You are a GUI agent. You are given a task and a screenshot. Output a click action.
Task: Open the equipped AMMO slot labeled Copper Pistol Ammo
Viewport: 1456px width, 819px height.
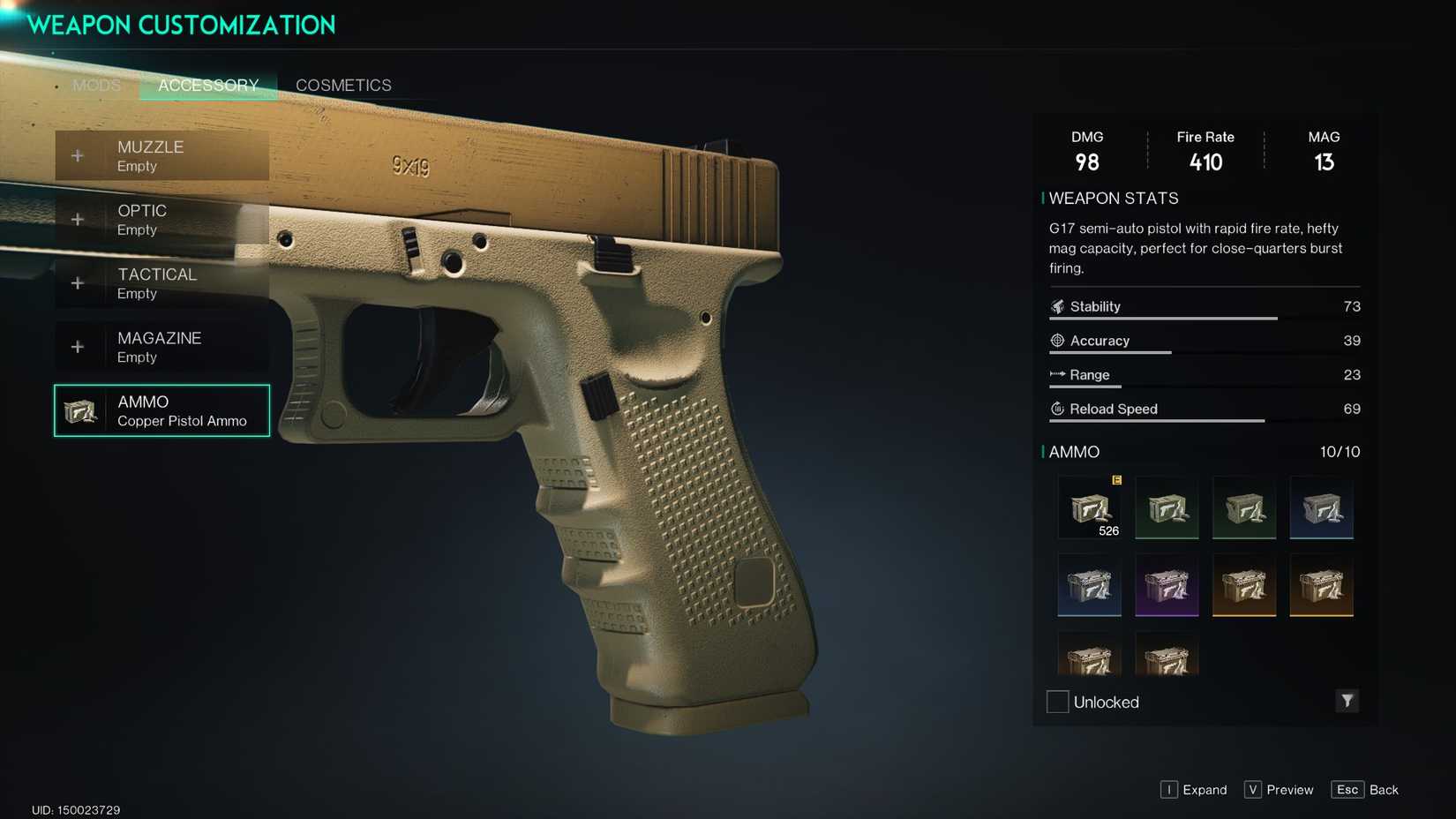coord(161,410)
